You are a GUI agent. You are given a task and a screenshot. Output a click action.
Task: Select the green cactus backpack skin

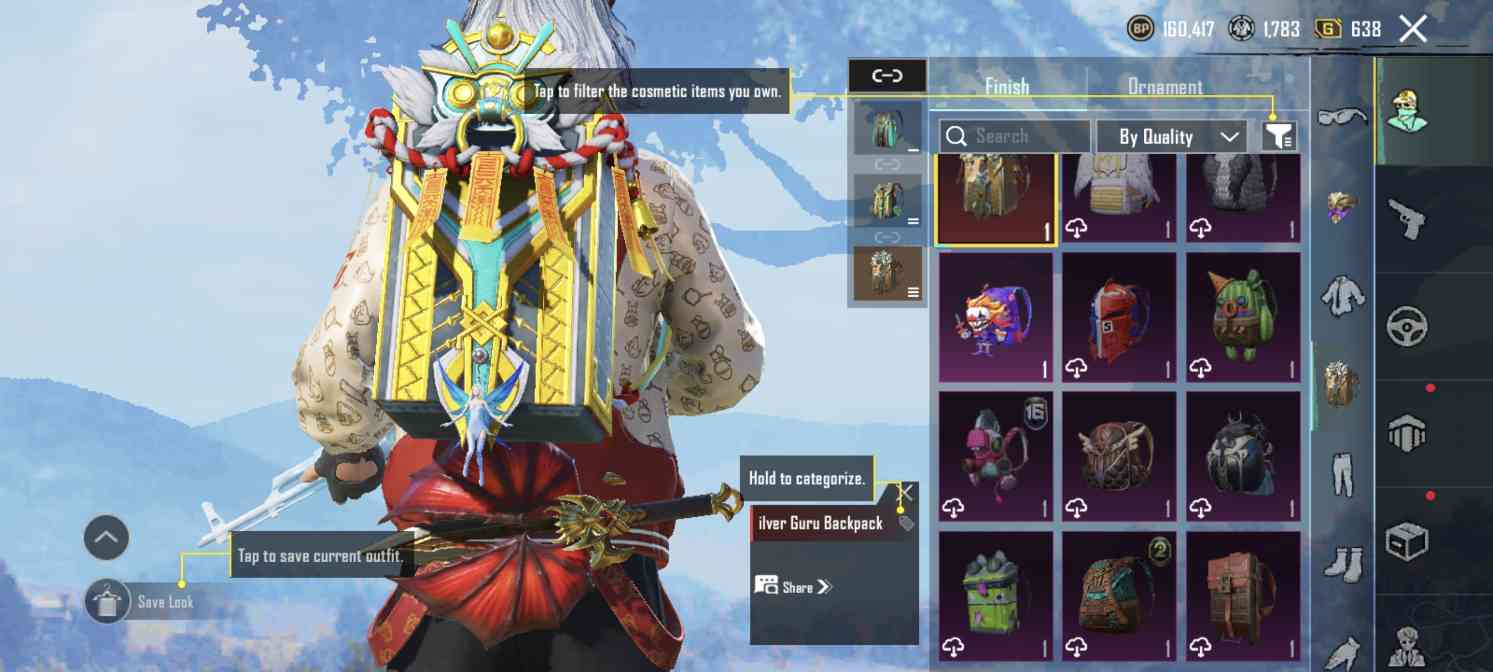click(1243, 316)
